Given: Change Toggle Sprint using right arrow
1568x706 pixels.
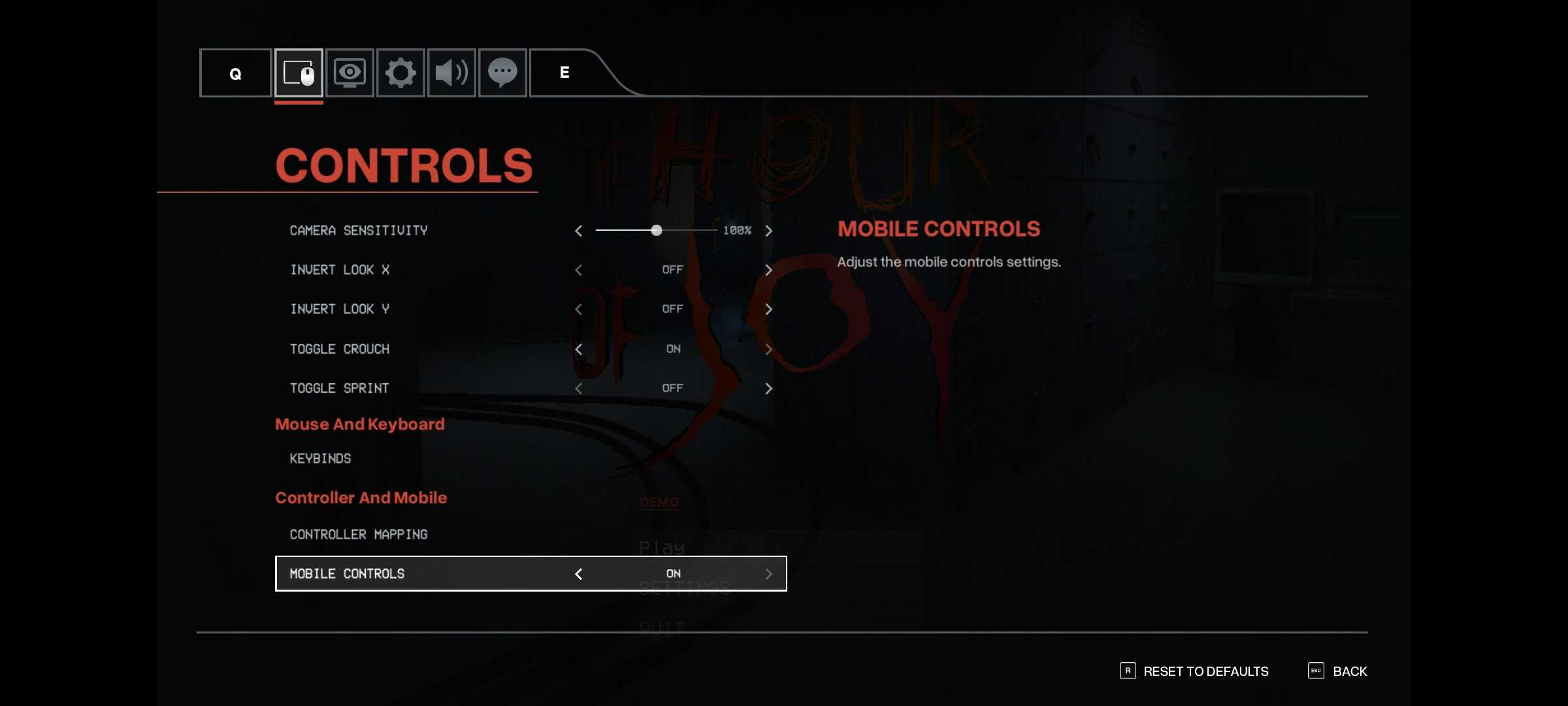Looking at the screenshot, I should pos(768,388).
